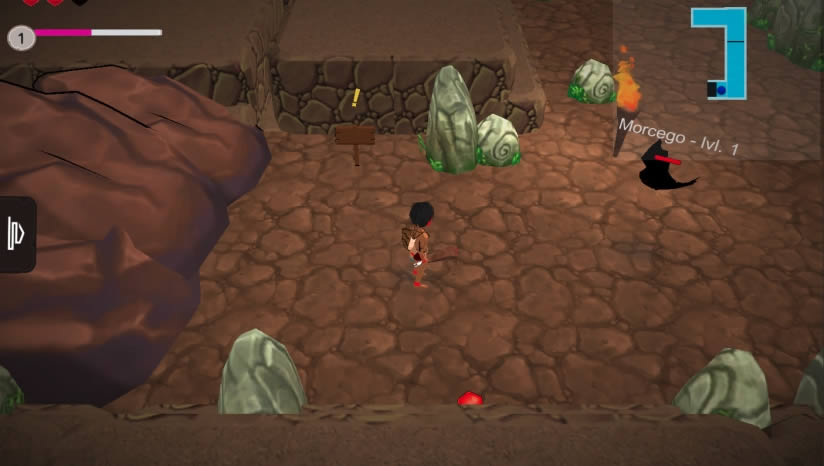Open the side panel tab on the left edge

(16, 235)
